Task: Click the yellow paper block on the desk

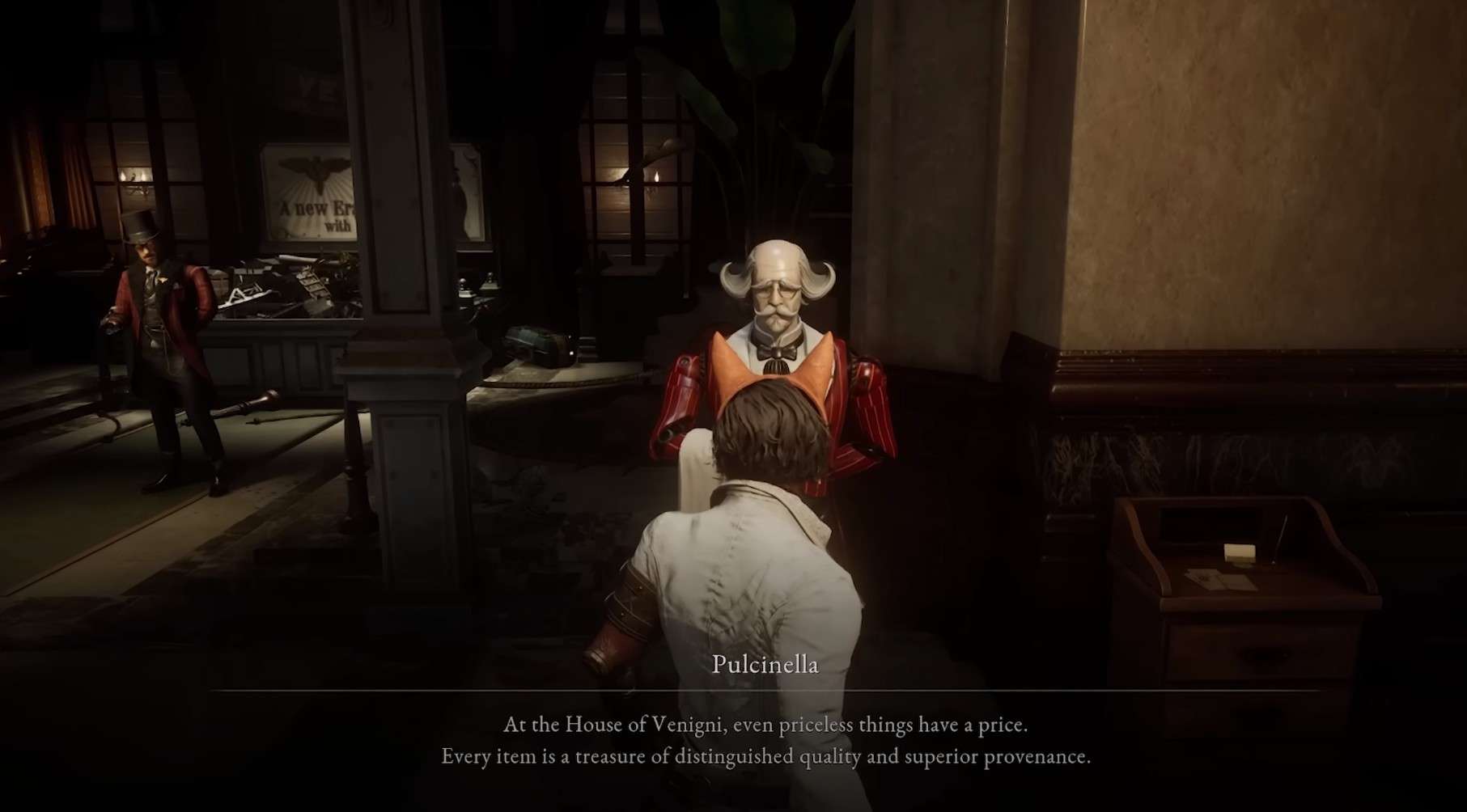Action: (1240, 553)
